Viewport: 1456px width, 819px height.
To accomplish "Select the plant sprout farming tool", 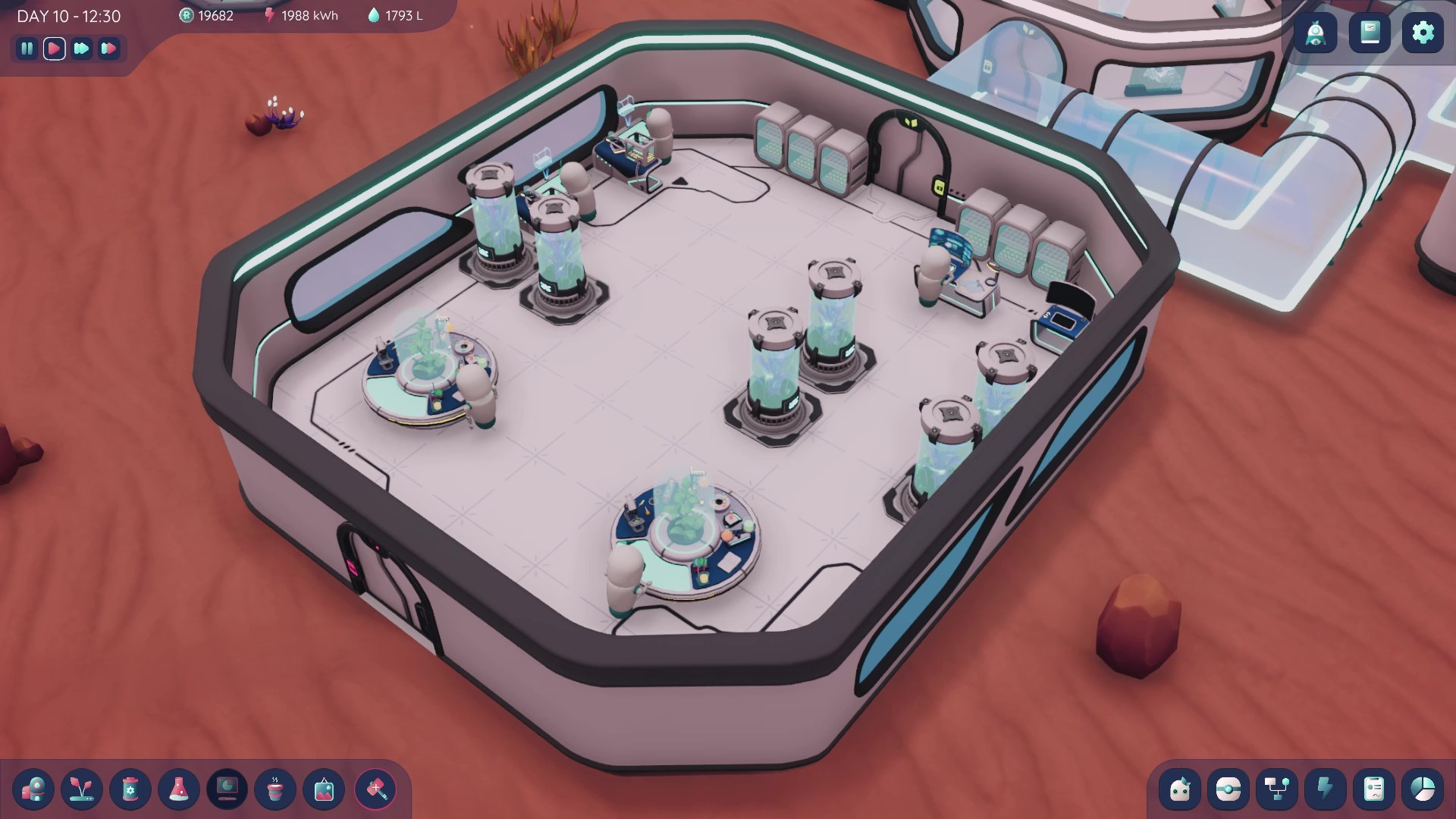I will tap(83, 790).
